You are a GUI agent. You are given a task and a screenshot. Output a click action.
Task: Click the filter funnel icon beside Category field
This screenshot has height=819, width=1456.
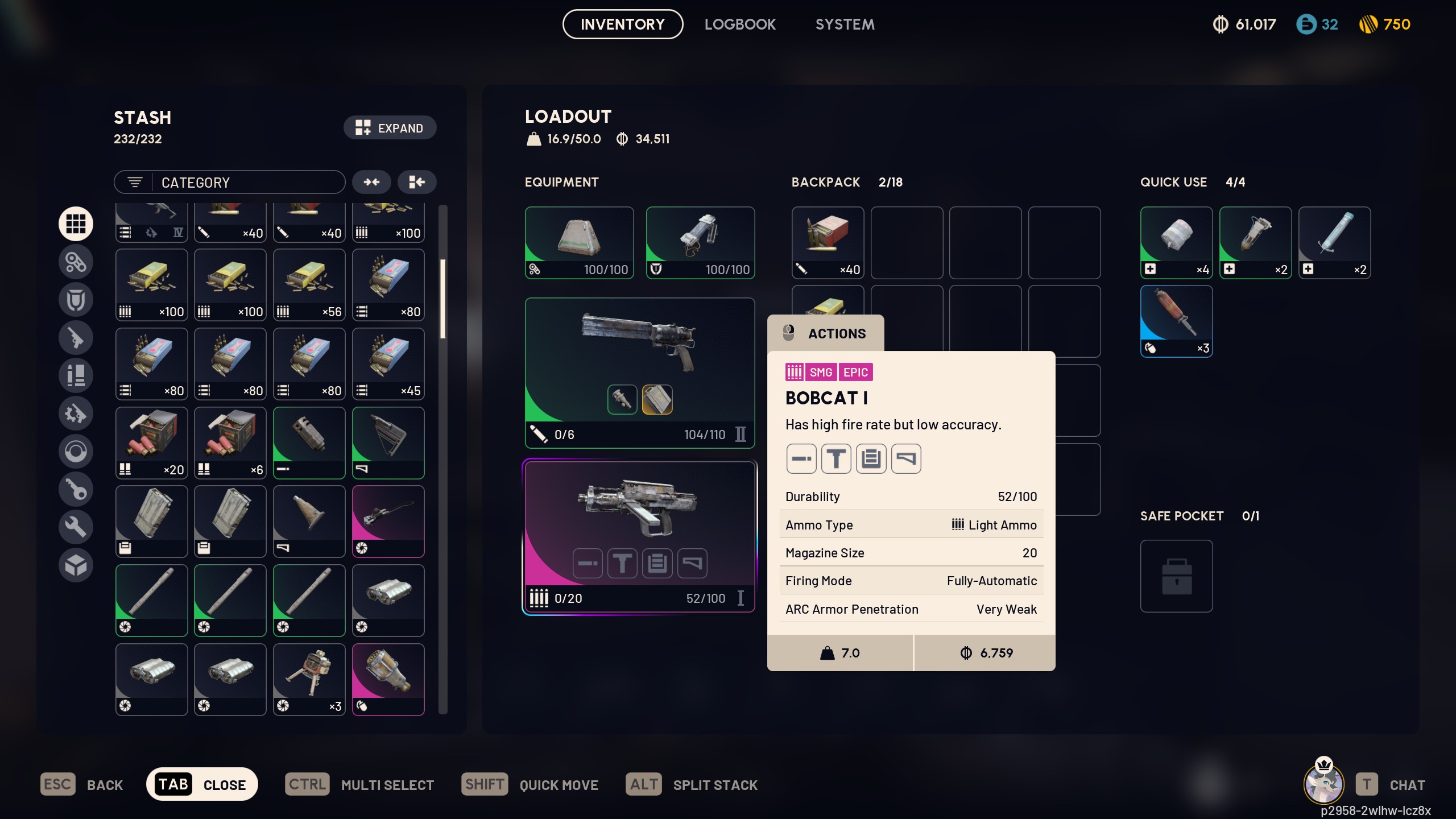135,182
